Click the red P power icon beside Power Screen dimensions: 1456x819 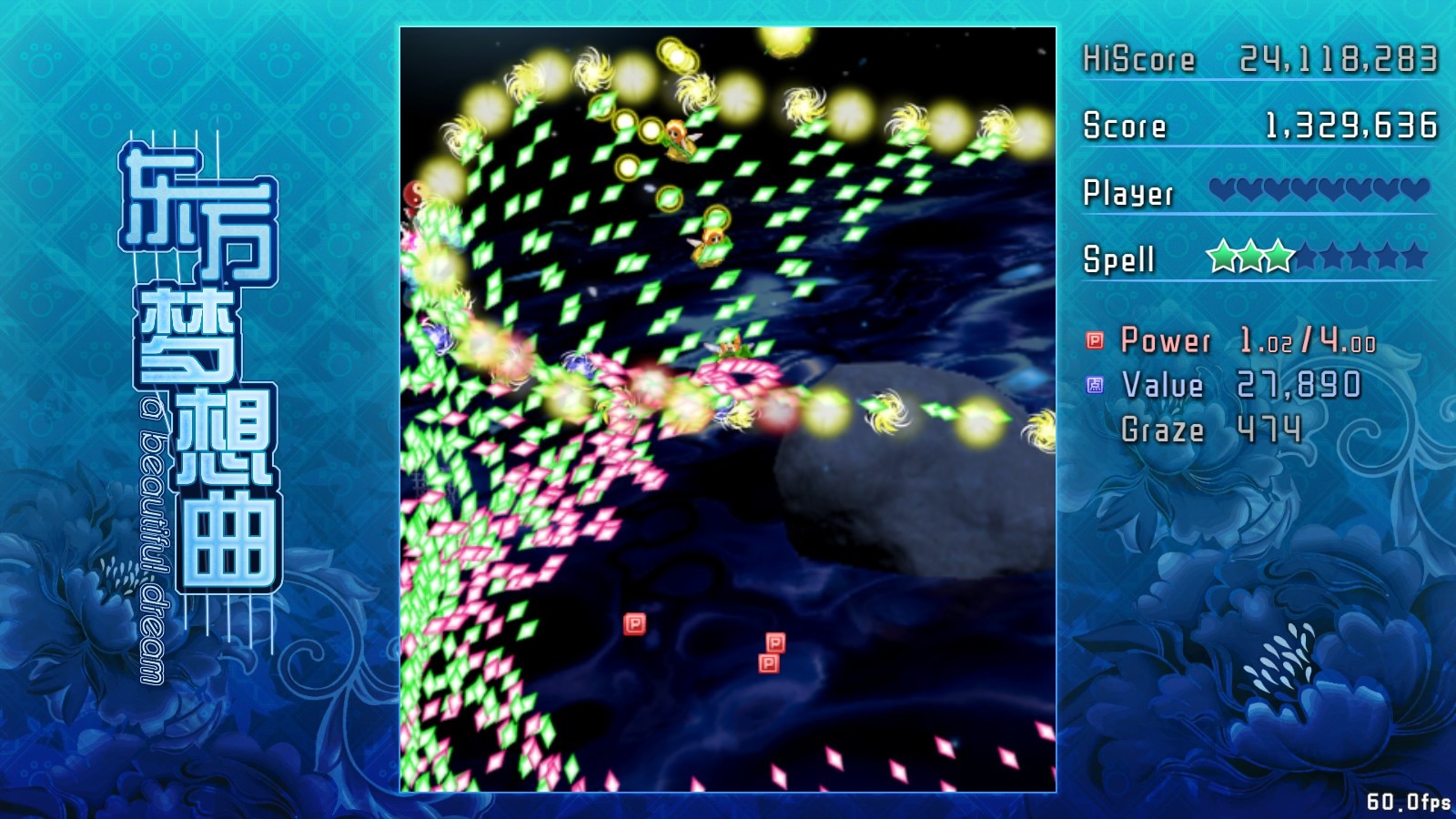coord(1092,341)
